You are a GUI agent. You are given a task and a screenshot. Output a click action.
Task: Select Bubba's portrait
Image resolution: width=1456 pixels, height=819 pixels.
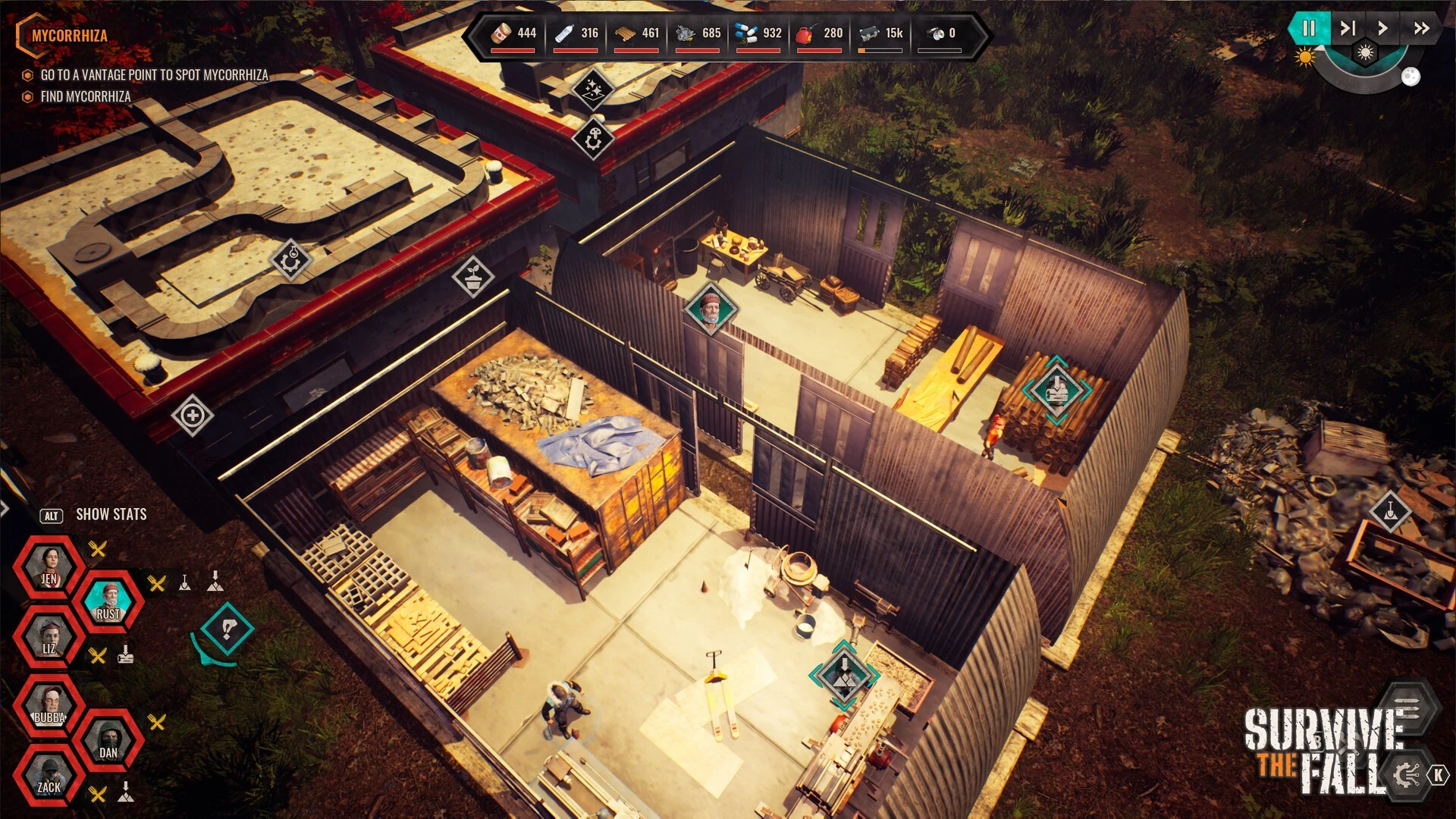click(49, 706)
